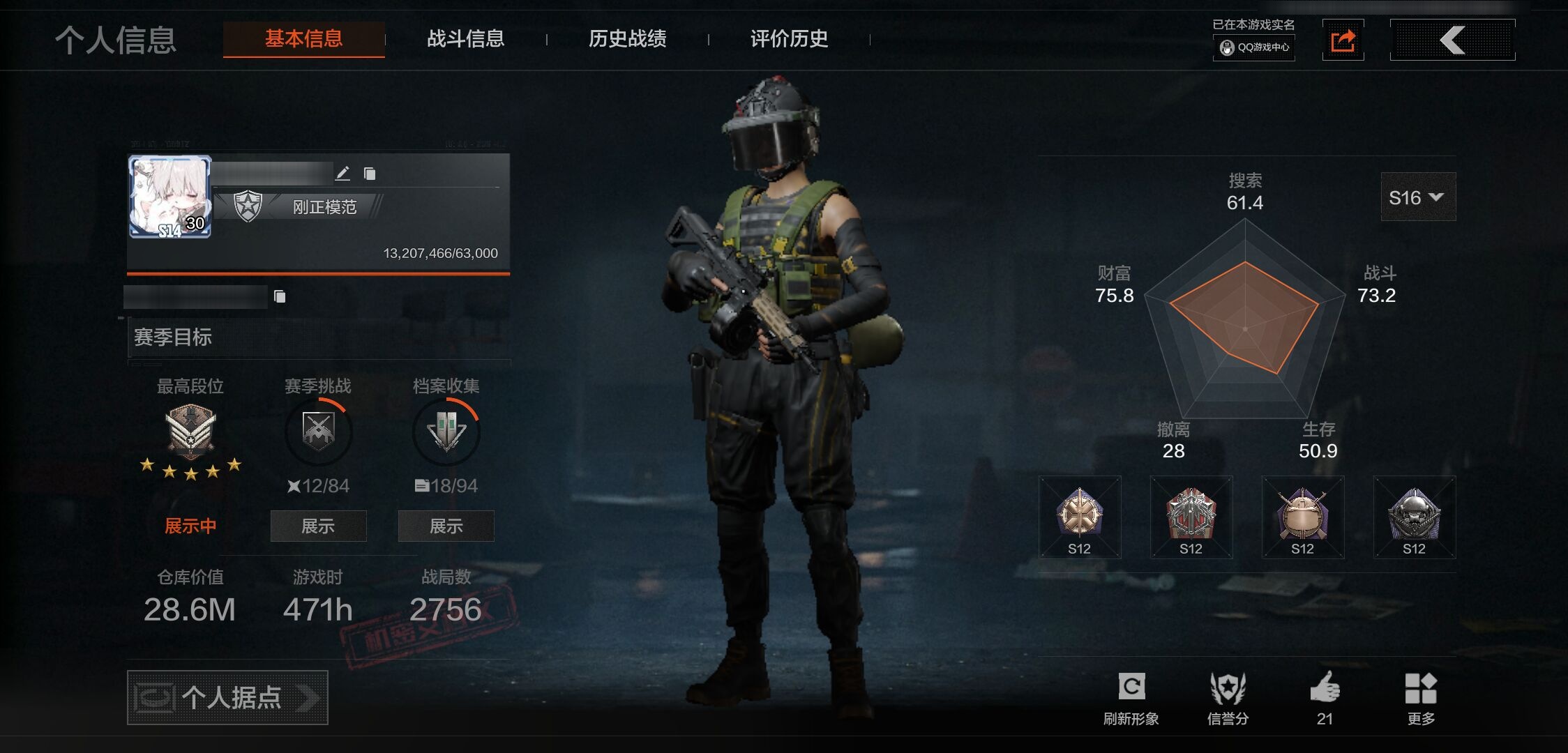Copy the player name with the copy icon
The height and width of the screenshot is (753, 1568).
[x=370, y=174]
